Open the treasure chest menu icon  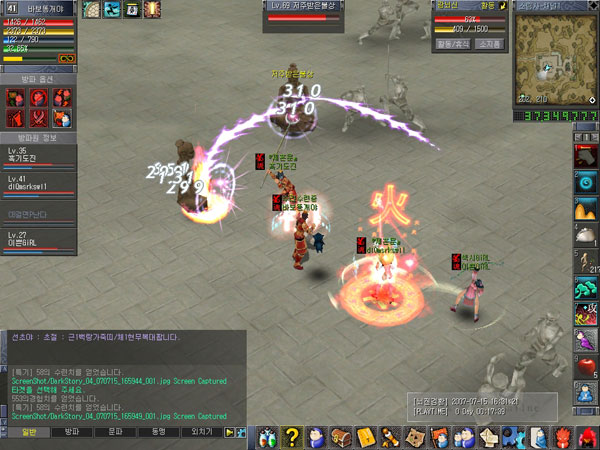point(342,436)
